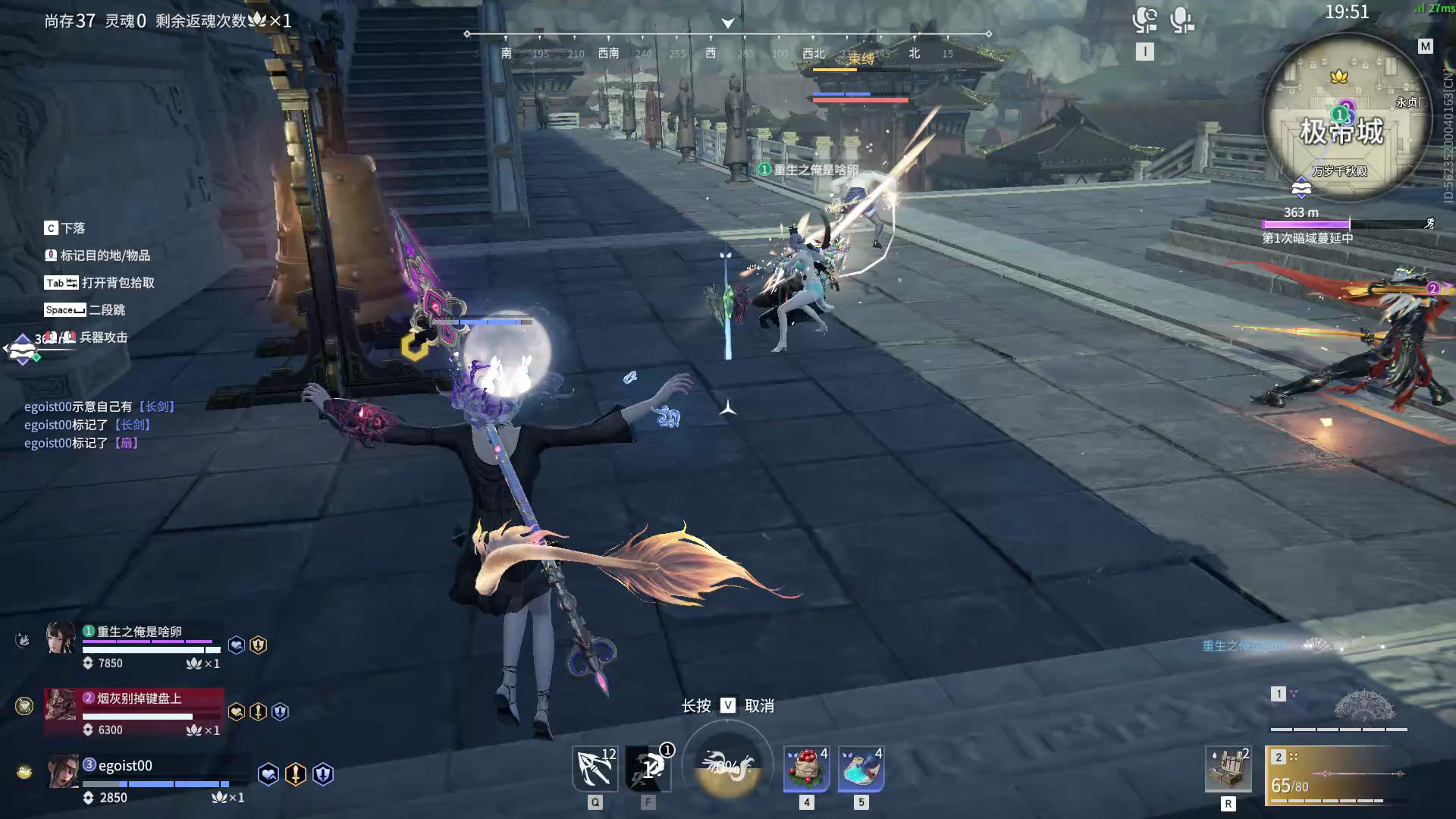Click the compass heading bar
The height and width of the screenshot is (819, 1456).
tap(728, 44)
